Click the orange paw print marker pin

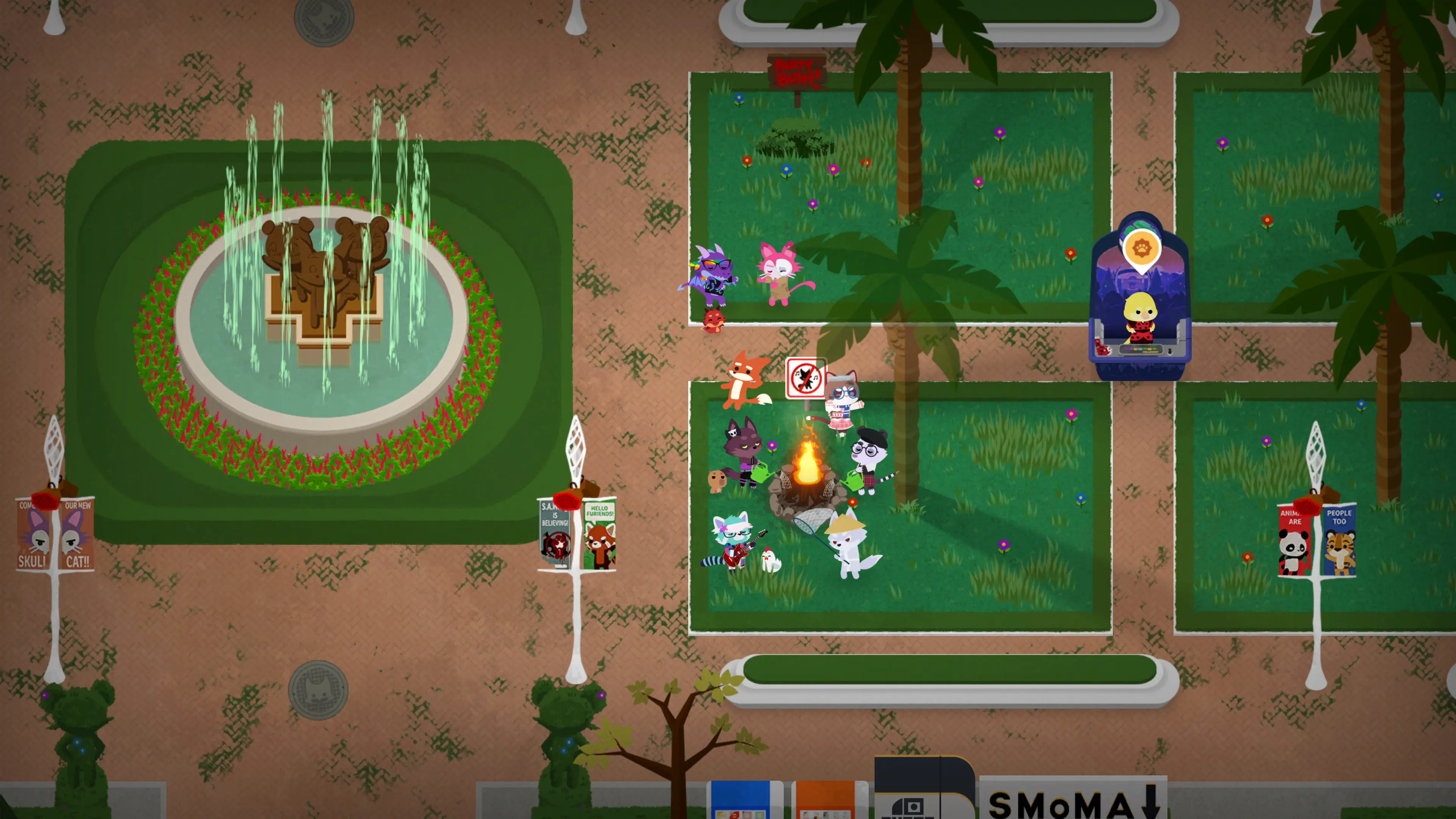click(x=1141, y=249)
